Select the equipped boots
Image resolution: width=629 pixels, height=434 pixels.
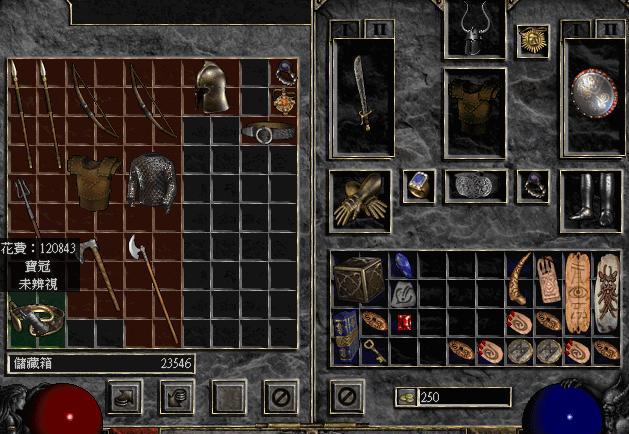(x=590, y=195)
